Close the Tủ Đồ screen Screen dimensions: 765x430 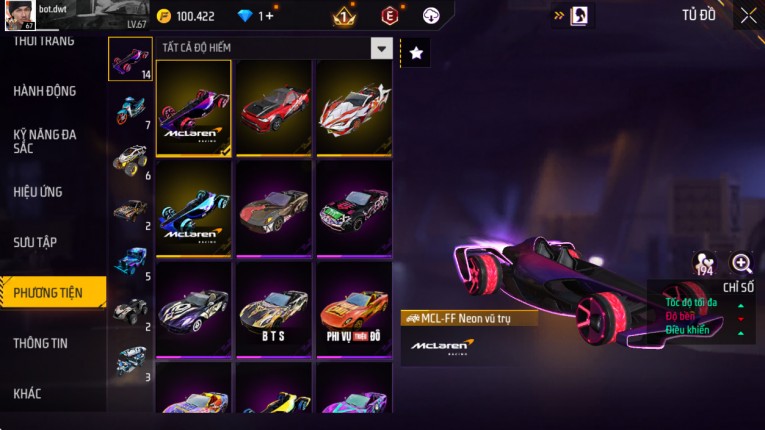(x=748, y=15)
